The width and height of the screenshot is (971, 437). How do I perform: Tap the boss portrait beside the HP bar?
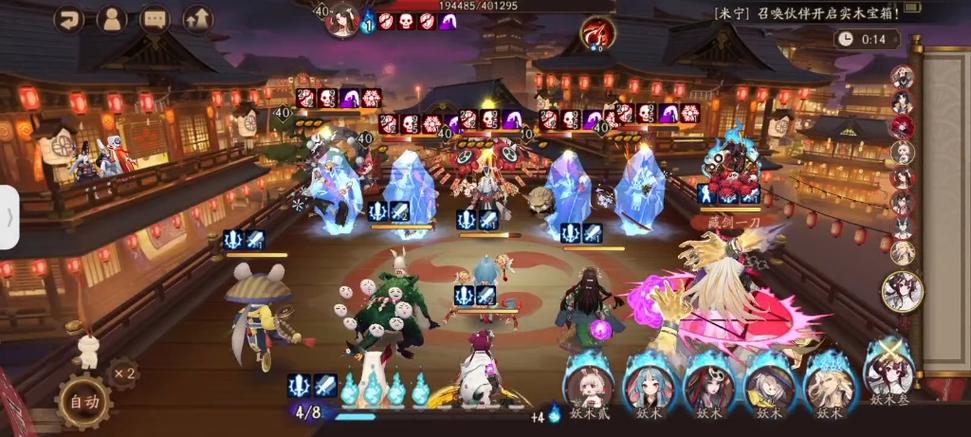[x=343, y=17]
